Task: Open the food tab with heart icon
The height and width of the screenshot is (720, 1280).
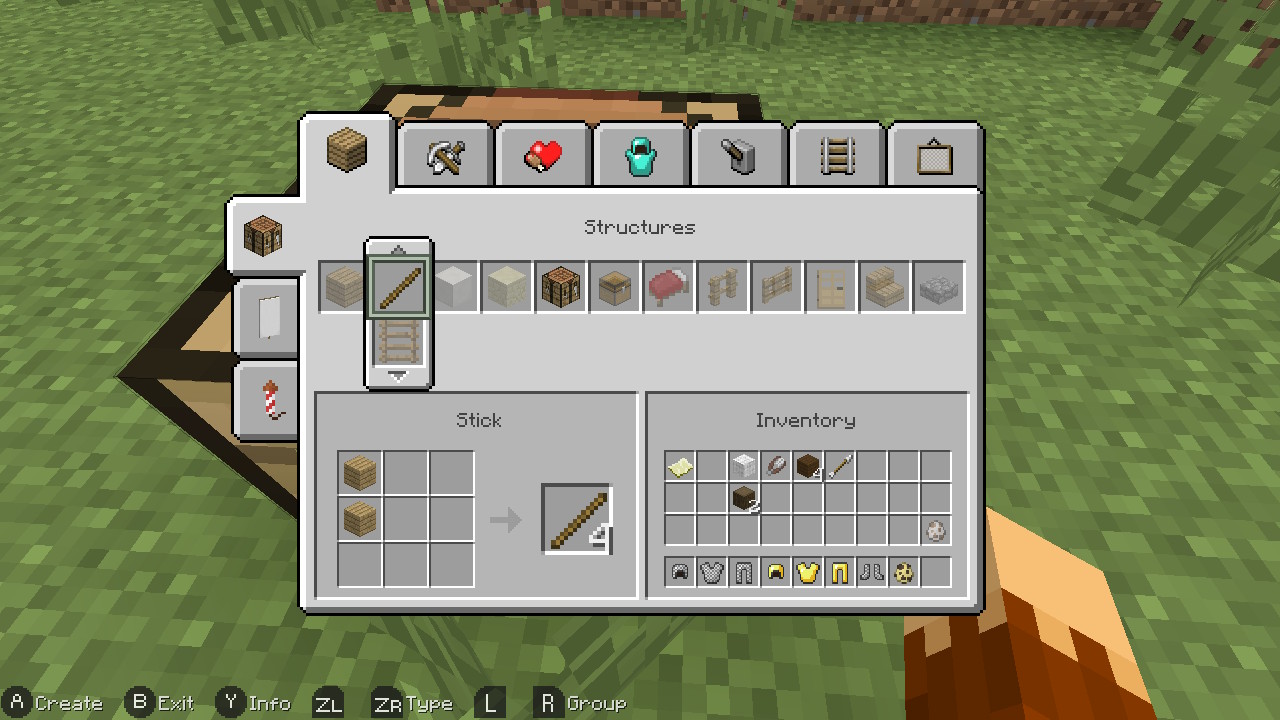Action: [543, 156]
